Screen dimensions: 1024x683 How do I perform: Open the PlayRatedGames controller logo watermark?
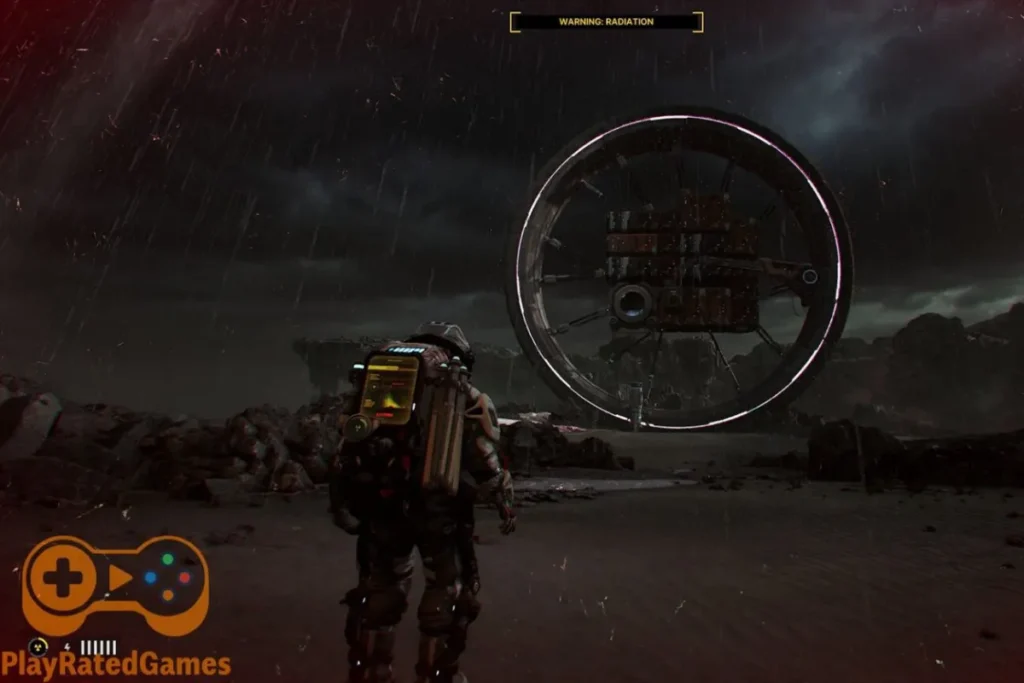click(x=115, y=585)
